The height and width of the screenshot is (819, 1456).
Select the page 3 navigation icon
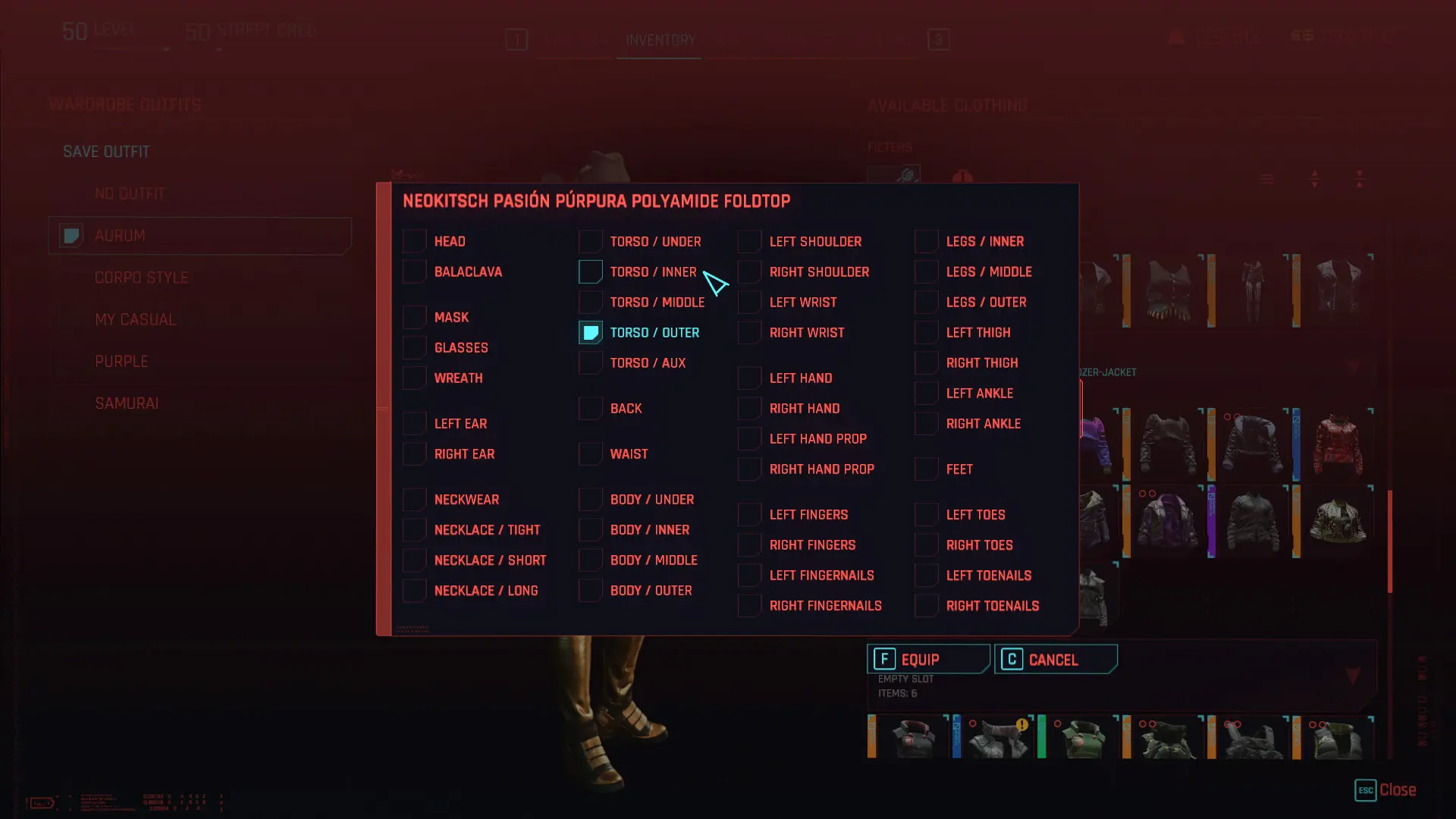pyautogui.click(x=937, y=40)
